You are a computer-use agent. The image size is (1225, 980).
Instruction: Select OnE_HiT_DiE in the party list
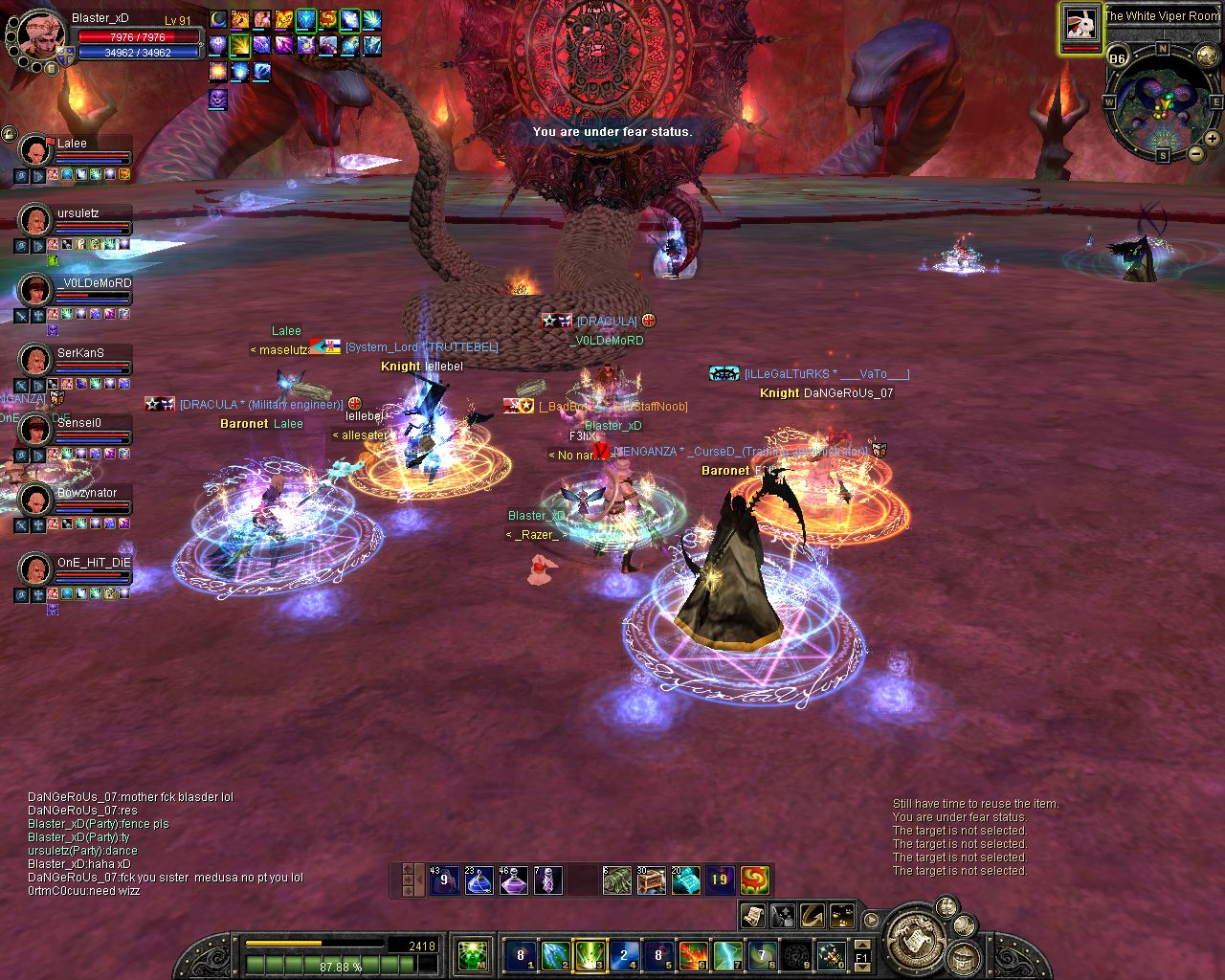(x=36, y=570)
